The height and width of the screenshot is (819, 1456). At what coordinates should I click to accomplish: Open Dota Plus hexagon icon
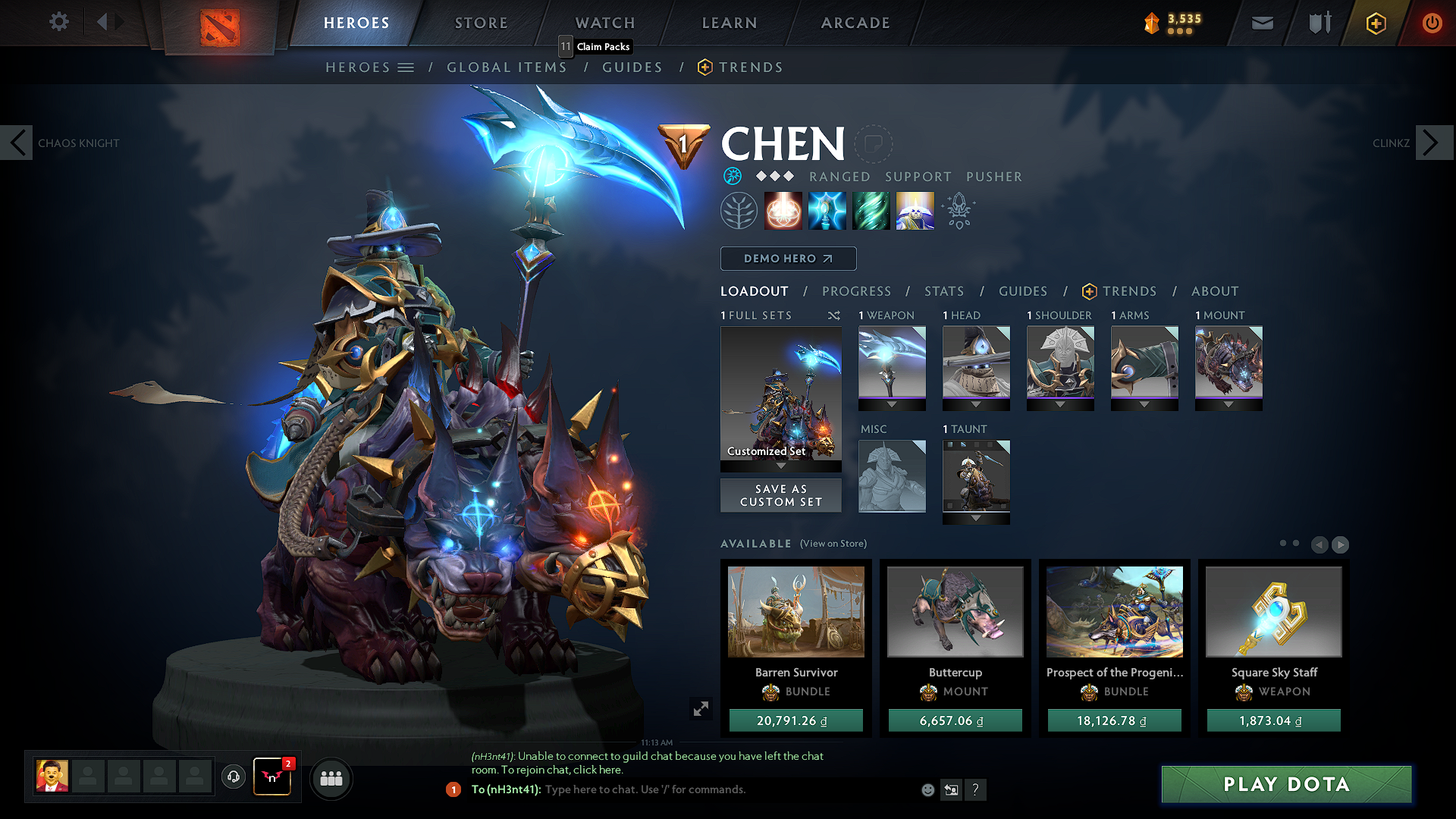tap(1375, 23)
